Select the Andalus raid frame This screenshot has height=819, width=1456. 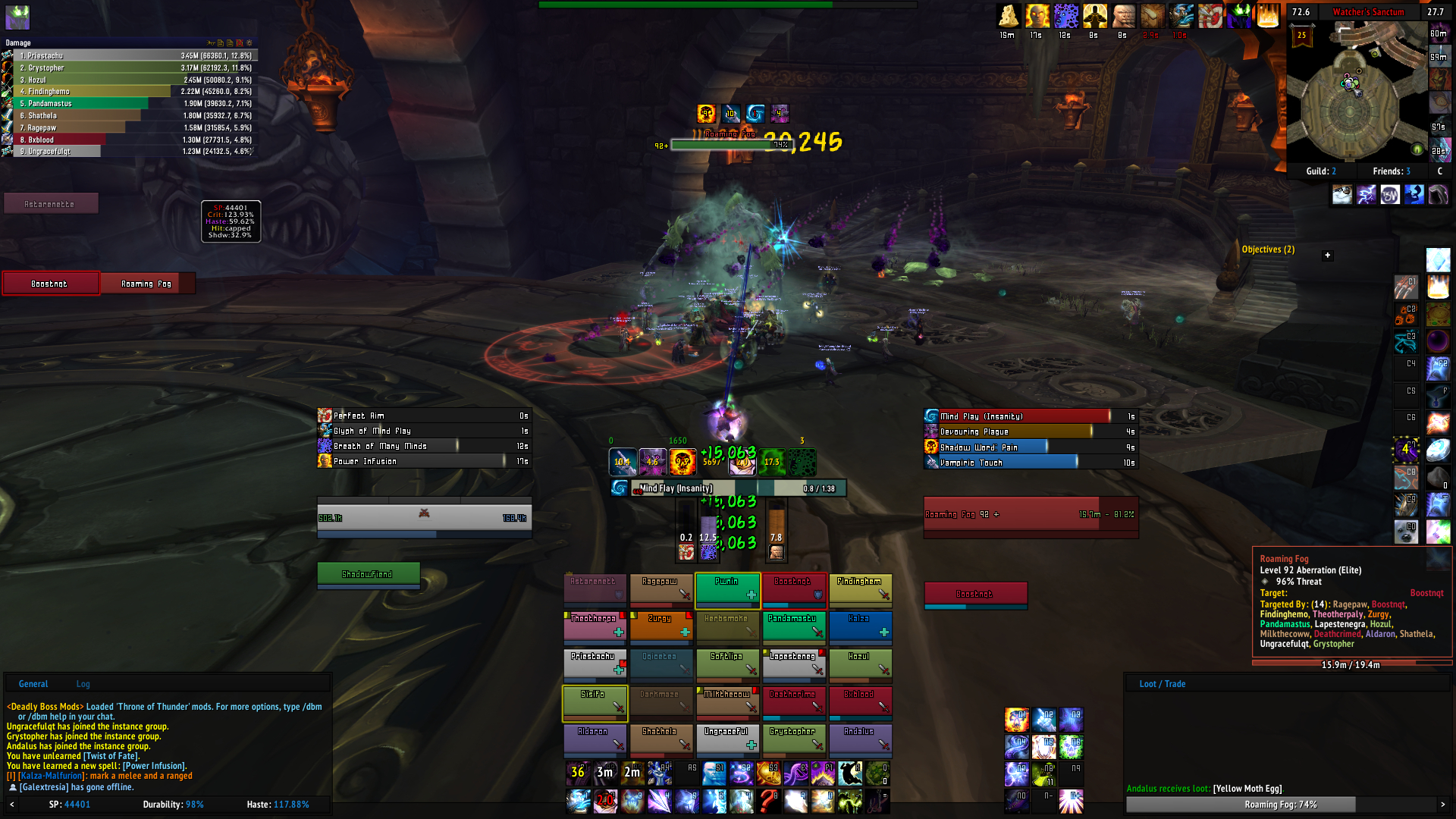(860, 740)
